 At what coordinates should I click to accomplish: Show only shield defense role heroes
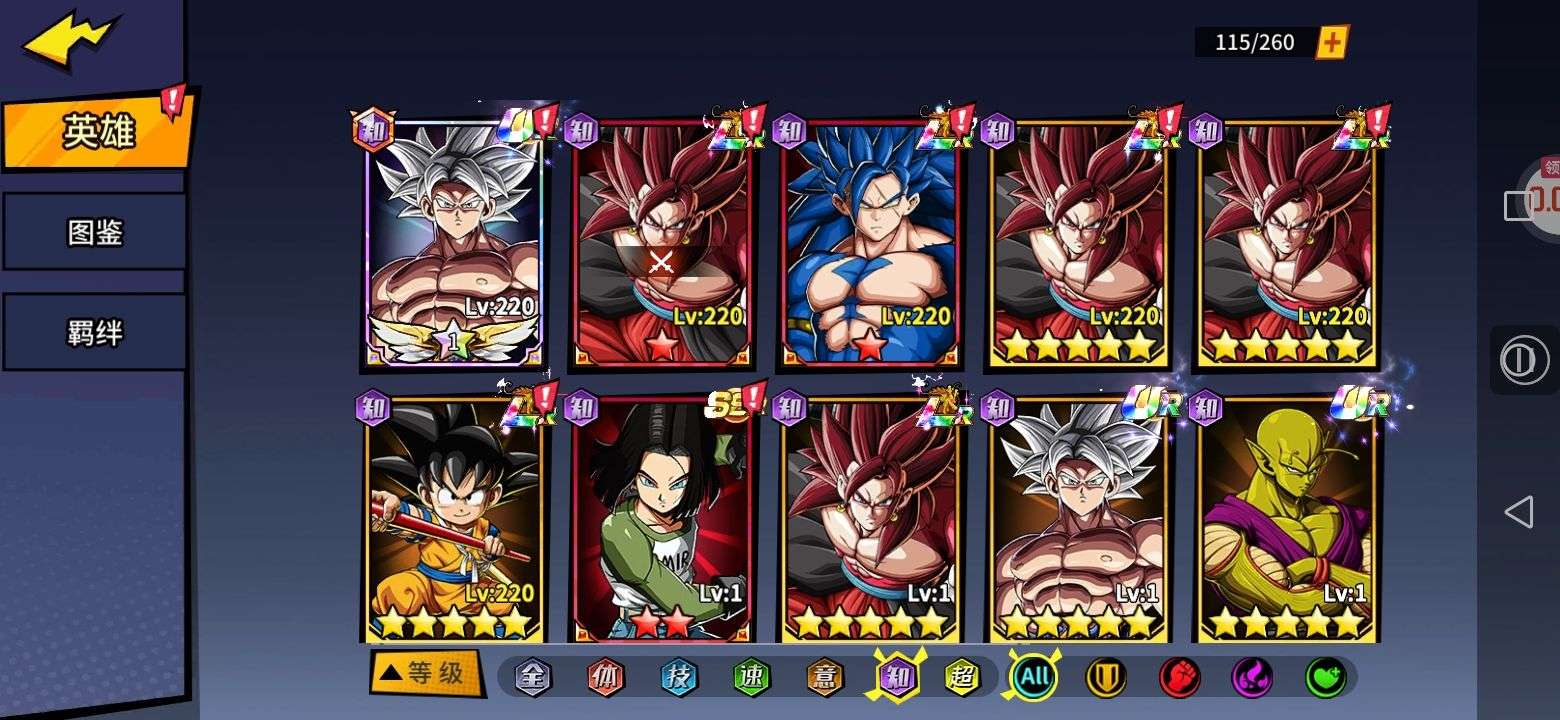(x=1106, y=677)
